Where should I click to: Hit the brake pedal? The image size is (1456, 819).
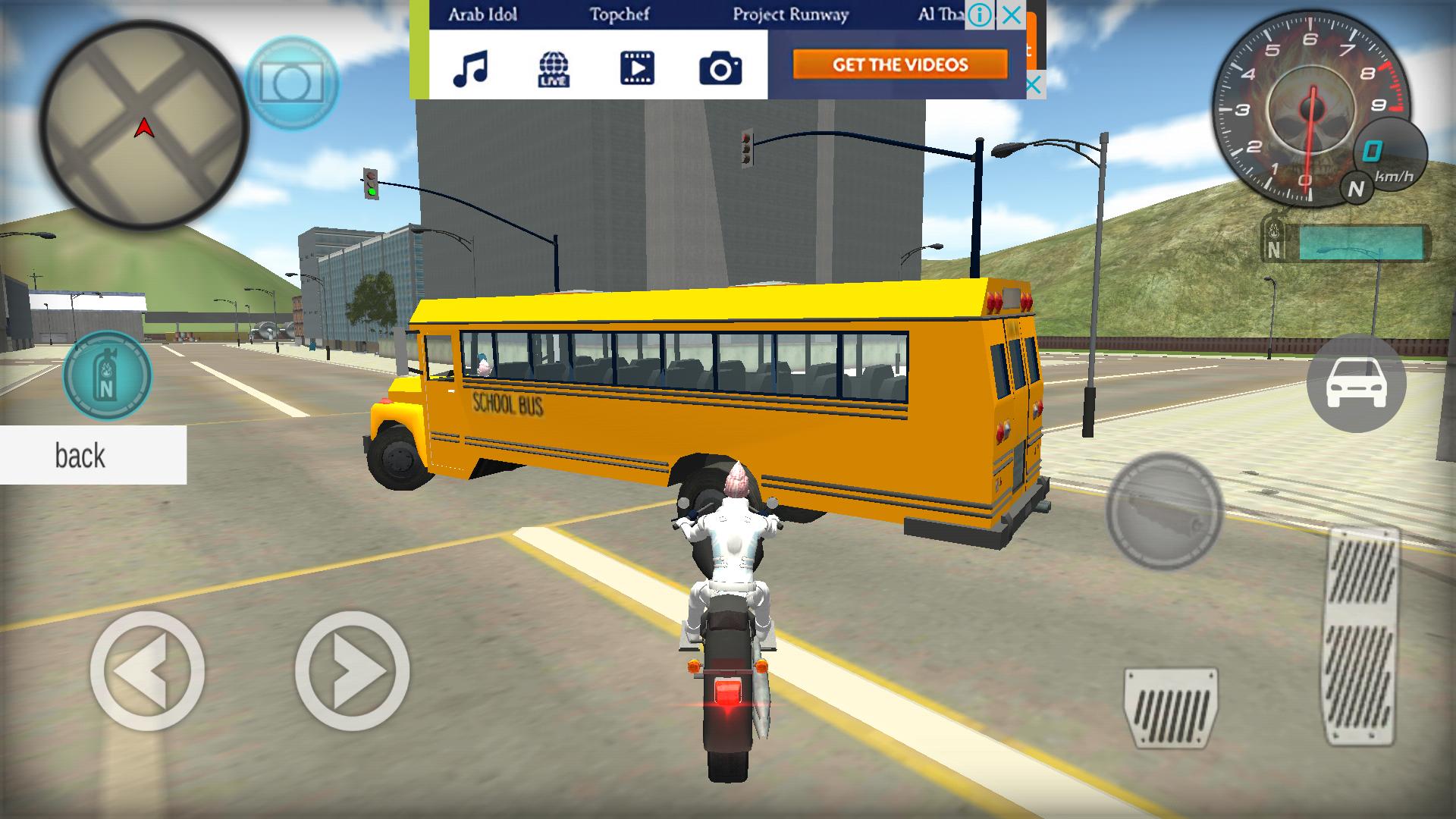pos(1170,708)
